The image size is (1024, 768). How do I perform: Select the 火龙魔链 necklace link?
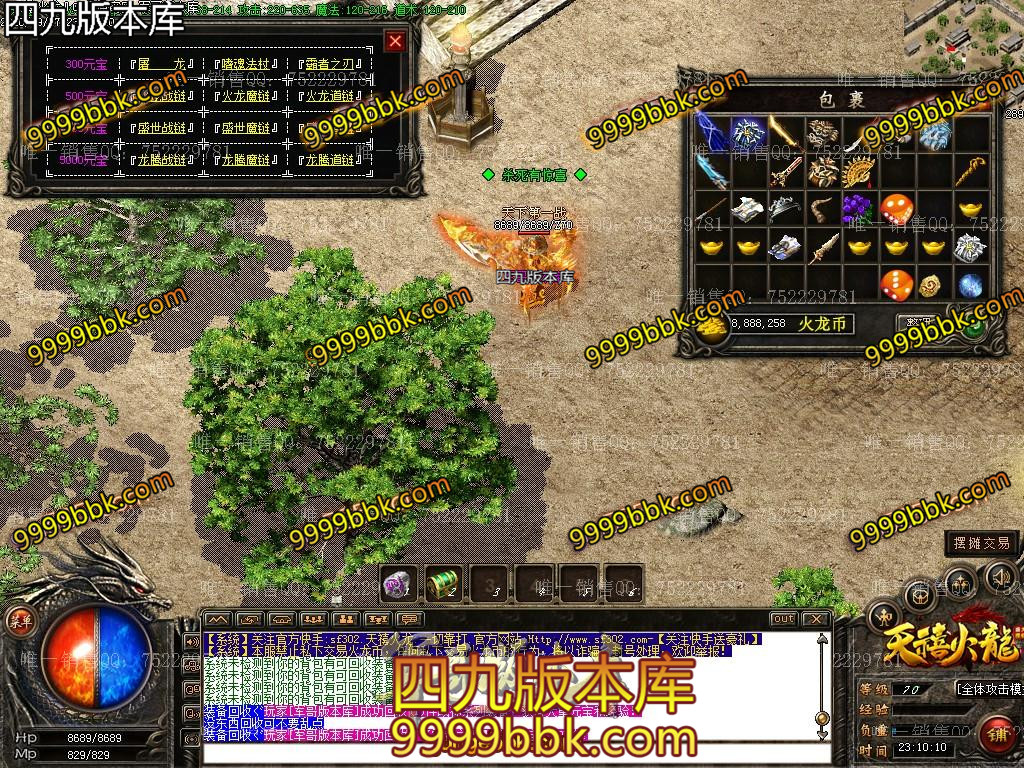tap(246, 96)
